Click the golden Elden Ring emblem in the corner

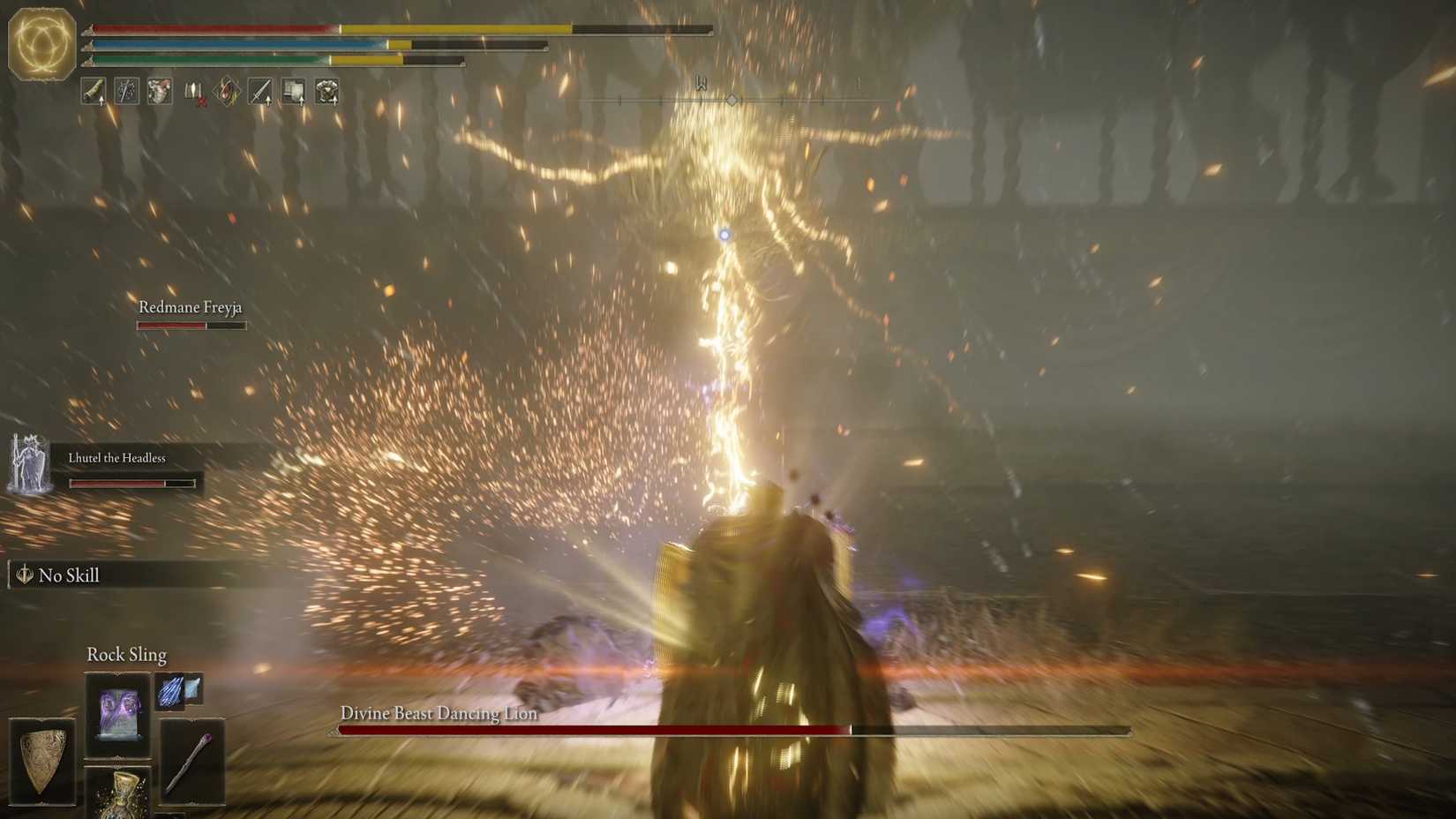(41, 42)
